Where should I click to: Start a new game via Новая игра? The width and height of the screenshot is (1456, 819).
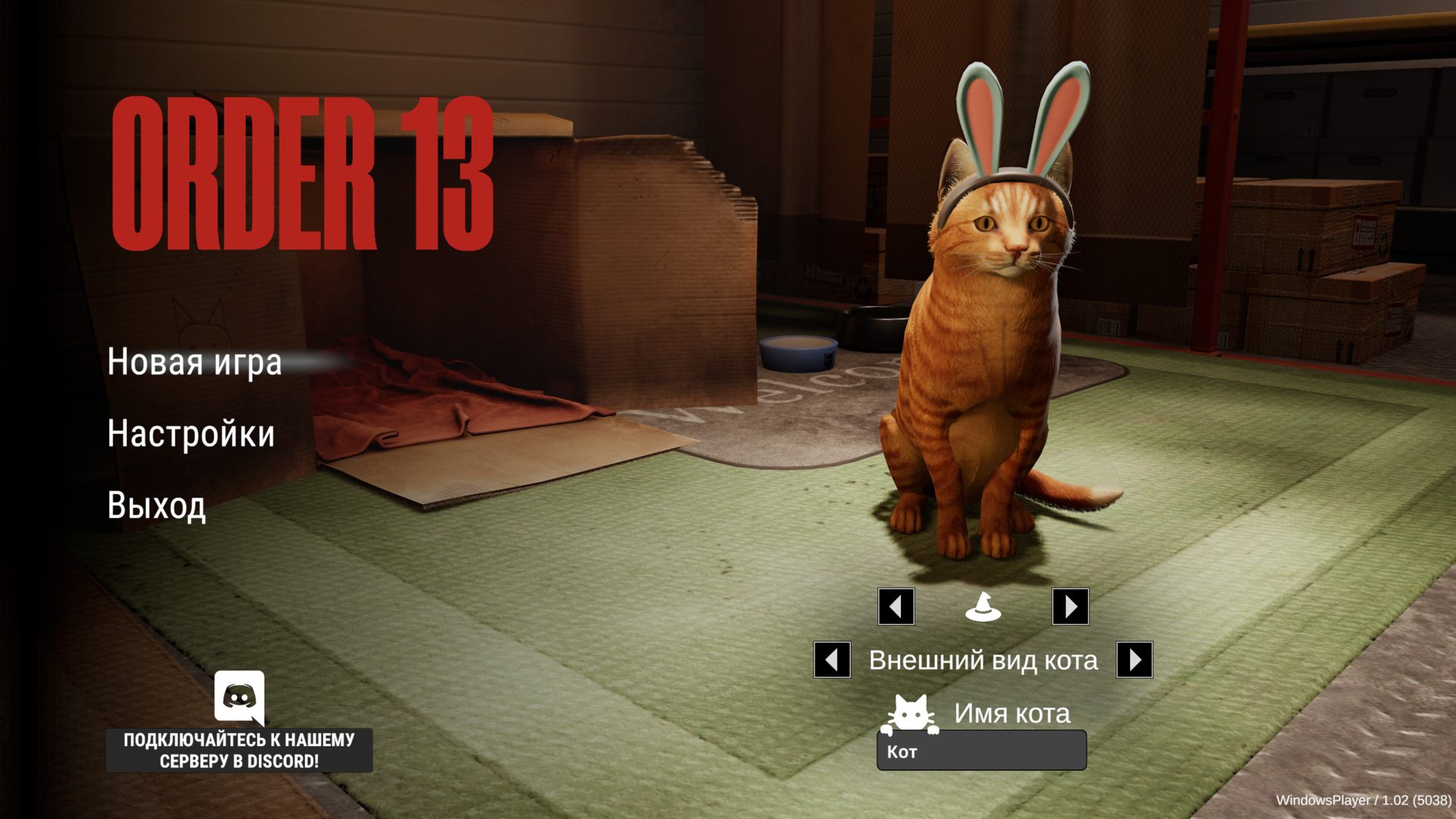[x=194, y=362]
